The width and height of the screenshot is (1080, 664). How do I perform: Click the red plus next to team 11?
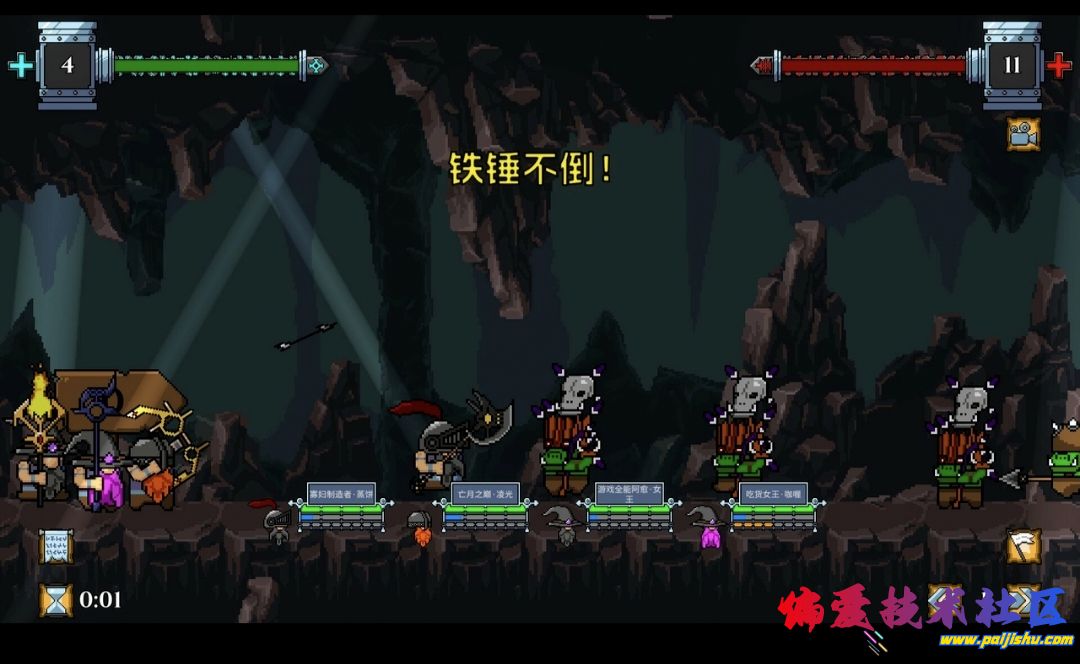click(1059, 66)
